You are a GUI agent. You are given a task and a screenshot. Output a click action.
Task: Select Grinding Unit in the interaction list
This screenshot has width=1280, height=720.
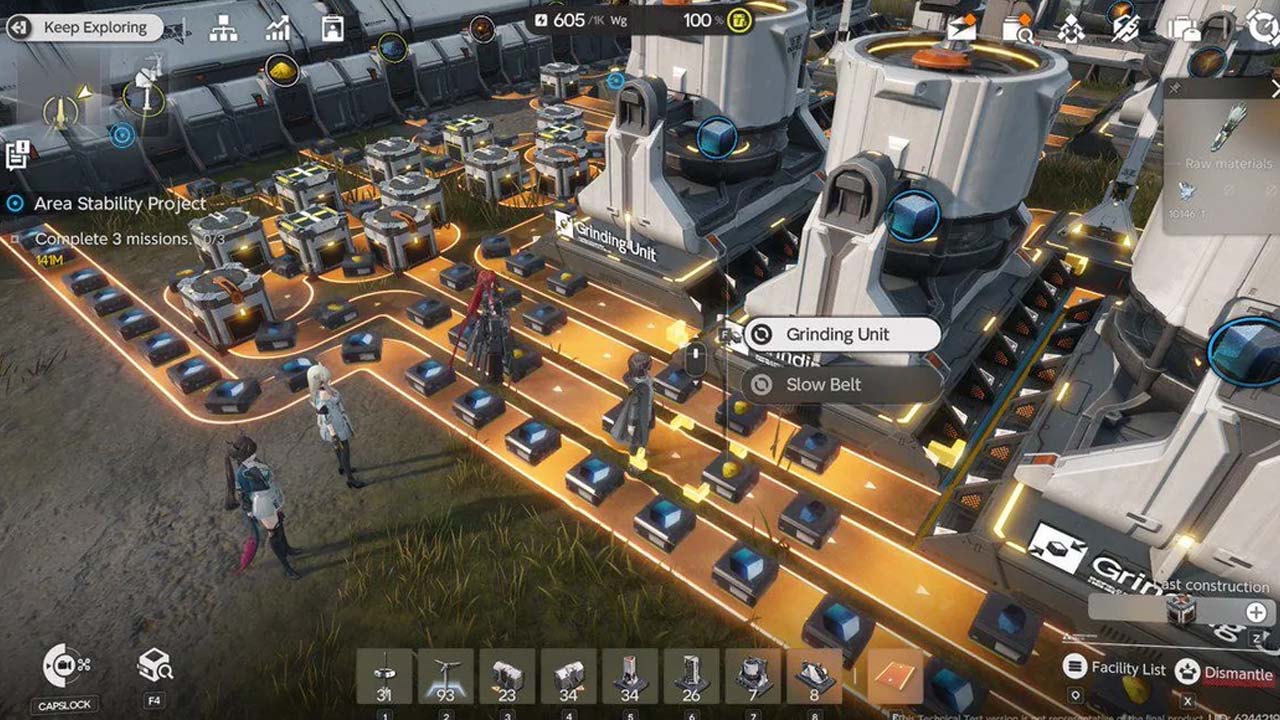click(x=840, y=334)
